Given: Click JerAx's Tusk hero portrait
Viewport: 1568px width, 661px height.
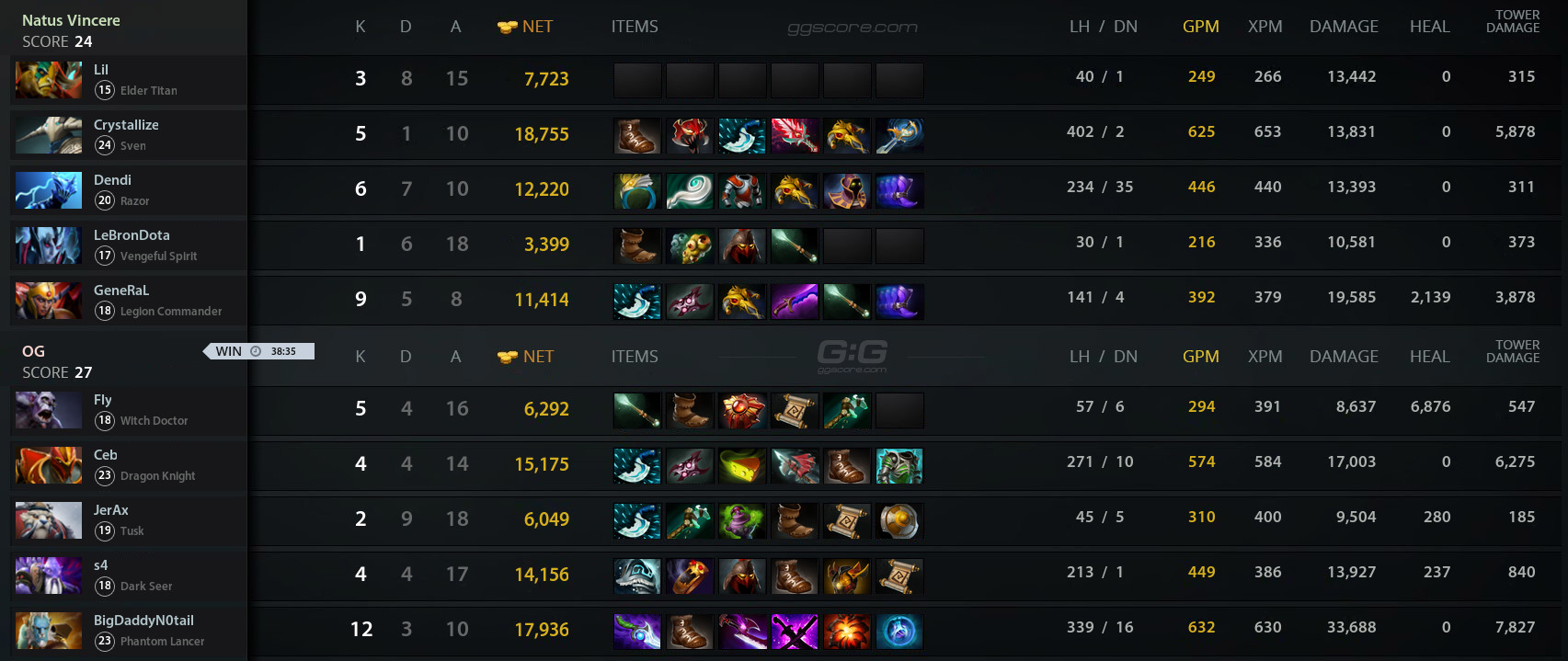Looking at the screenshot, I should point(49,520).
